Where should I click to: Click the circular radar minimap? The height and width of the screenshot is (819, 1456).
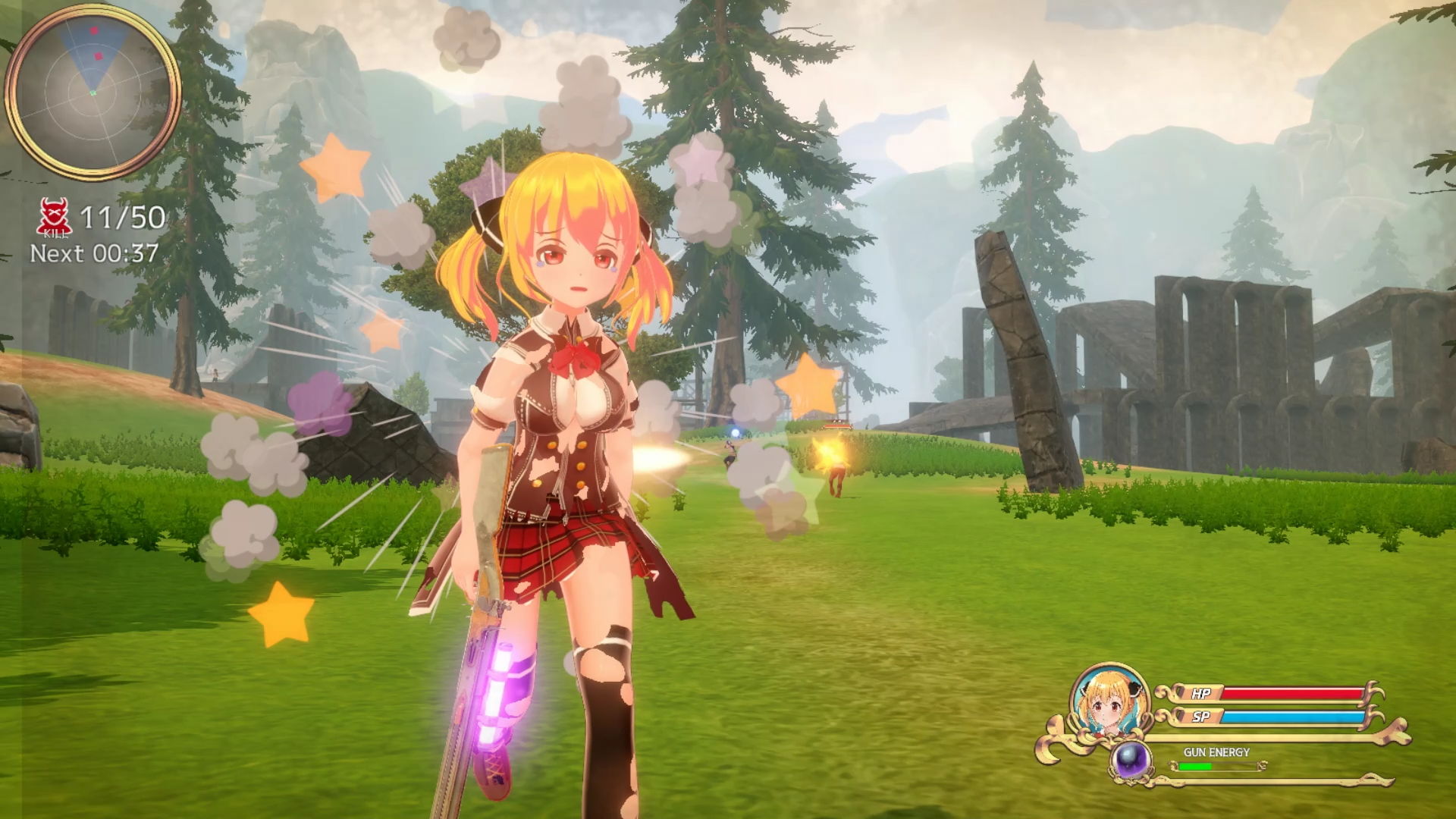(93, 92)
